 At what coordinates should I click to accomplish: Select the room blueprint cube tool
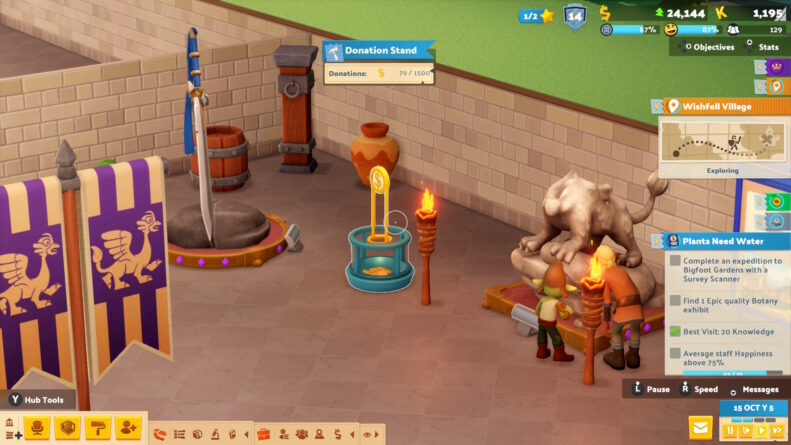coord(67,428)
